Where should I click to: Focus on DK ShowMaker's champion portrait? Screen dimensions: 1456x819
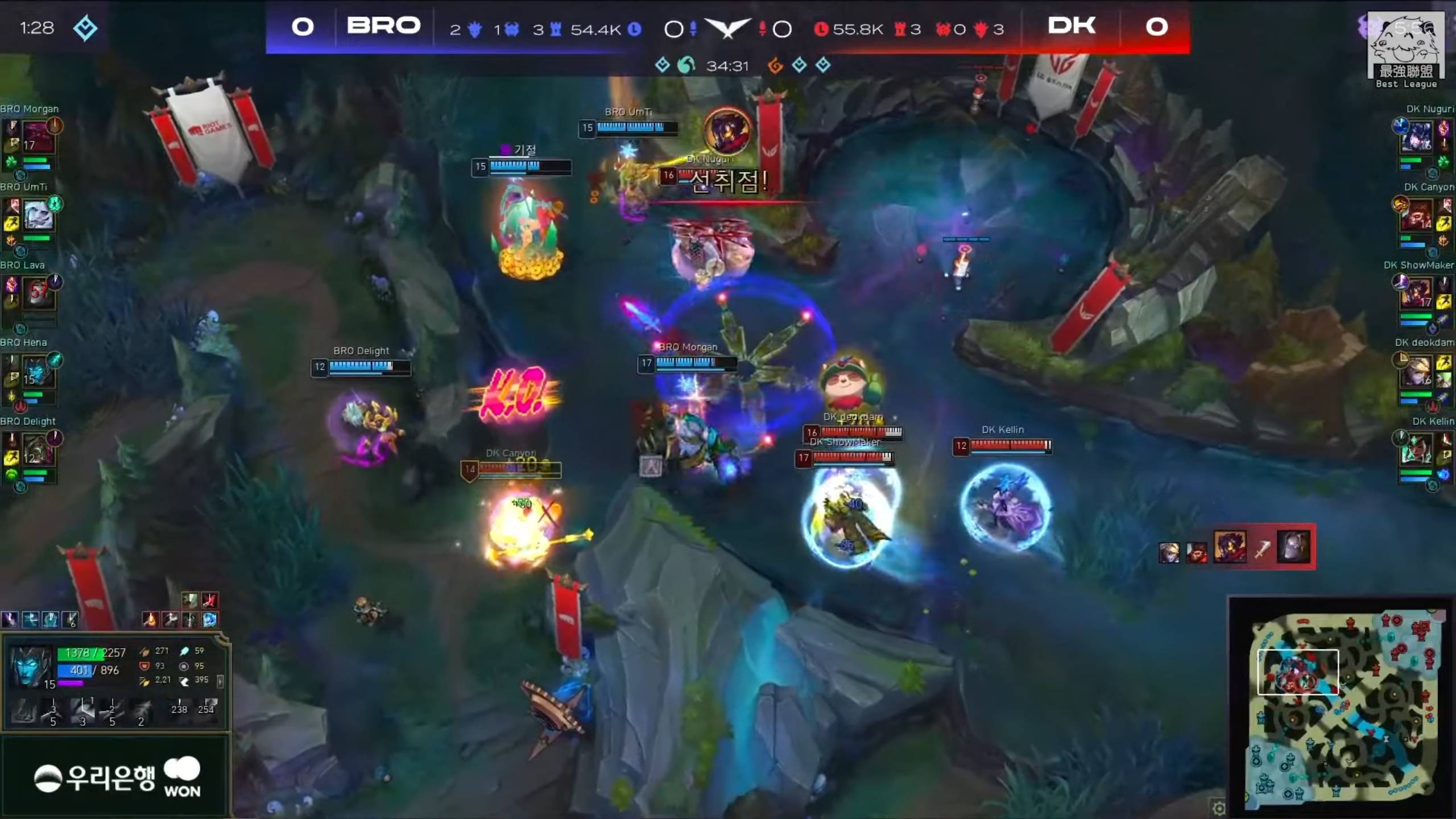[1416, 293]
